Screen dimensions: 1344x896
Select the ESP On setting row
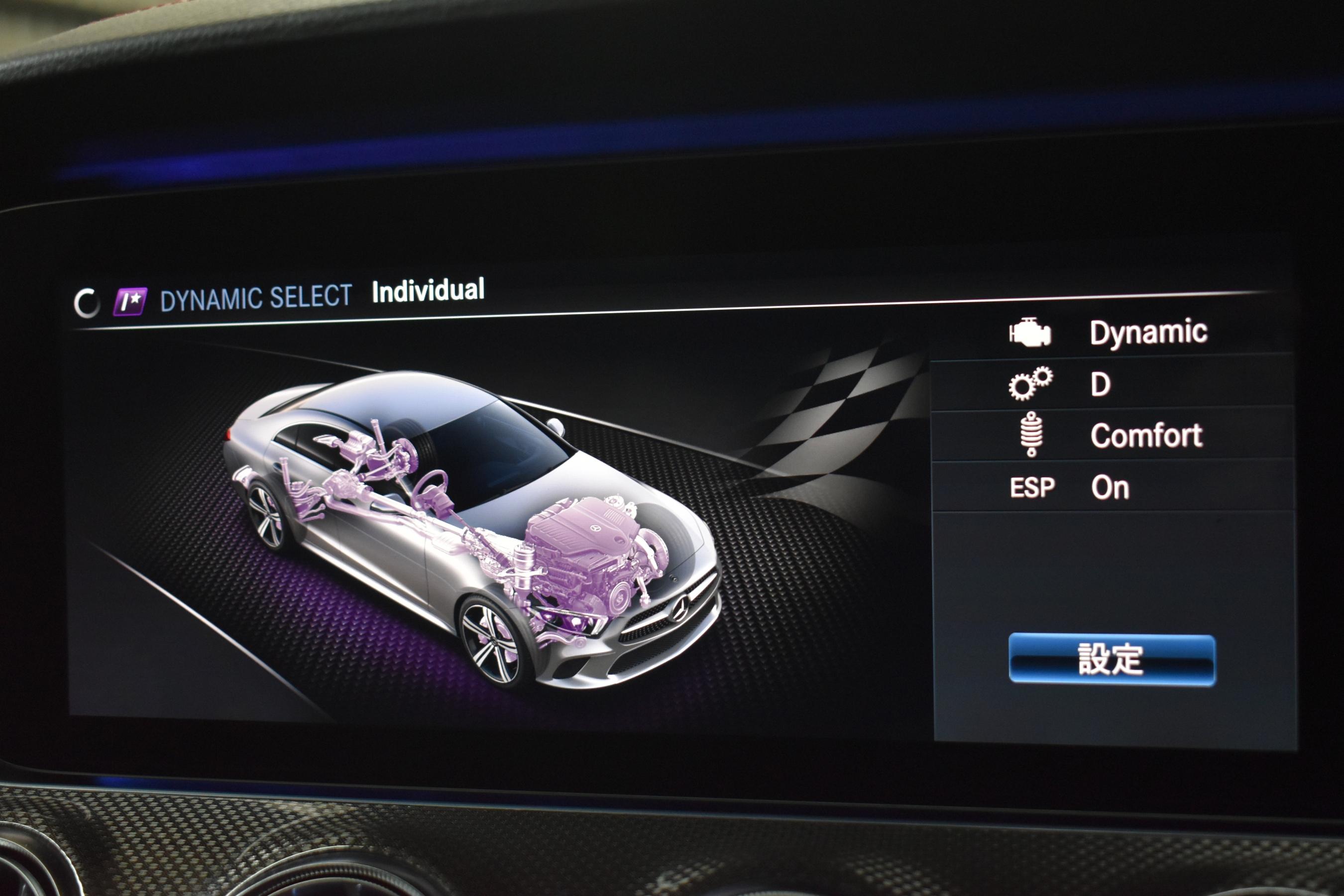(1112, 487)
